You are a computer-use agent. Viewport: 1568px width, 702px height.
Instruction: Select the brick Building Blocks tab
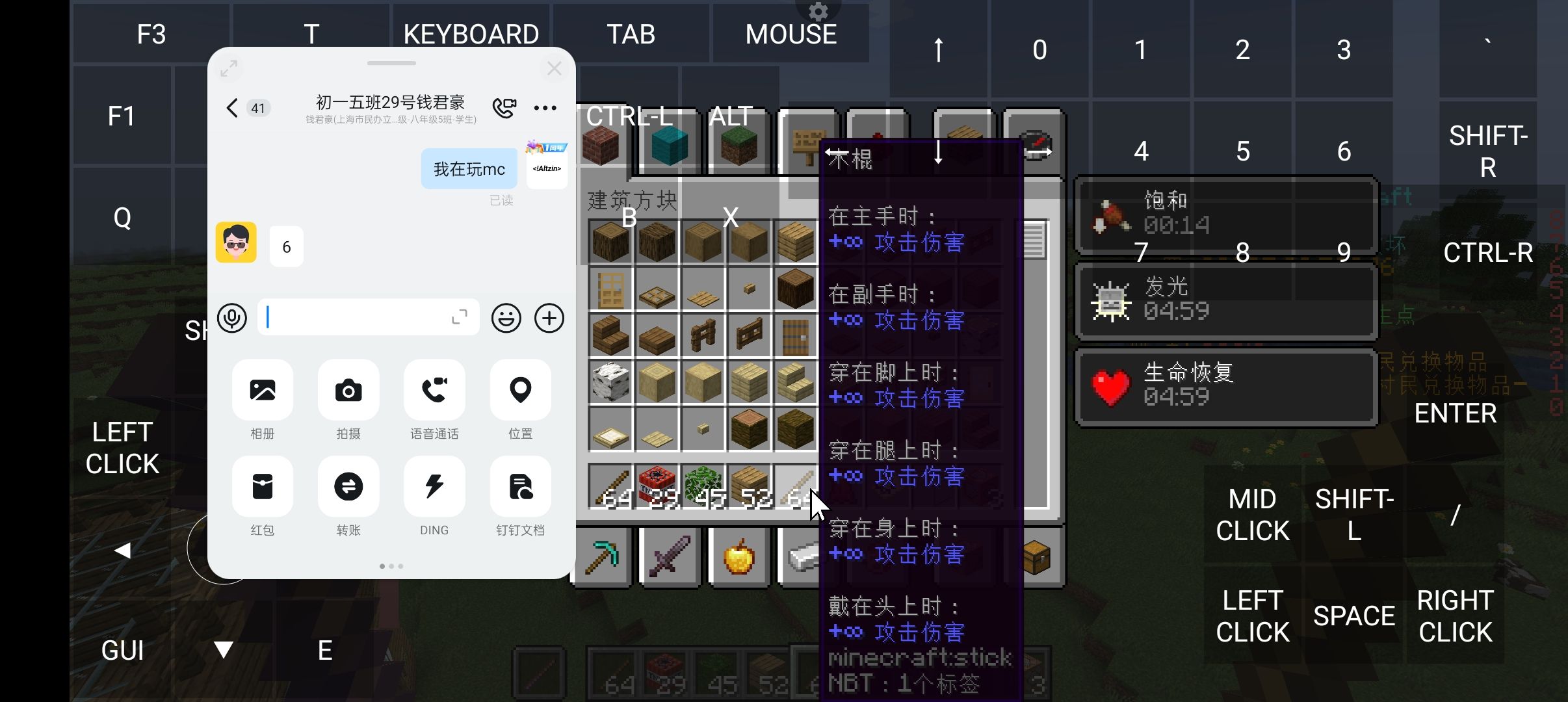[x=601, y=145]
